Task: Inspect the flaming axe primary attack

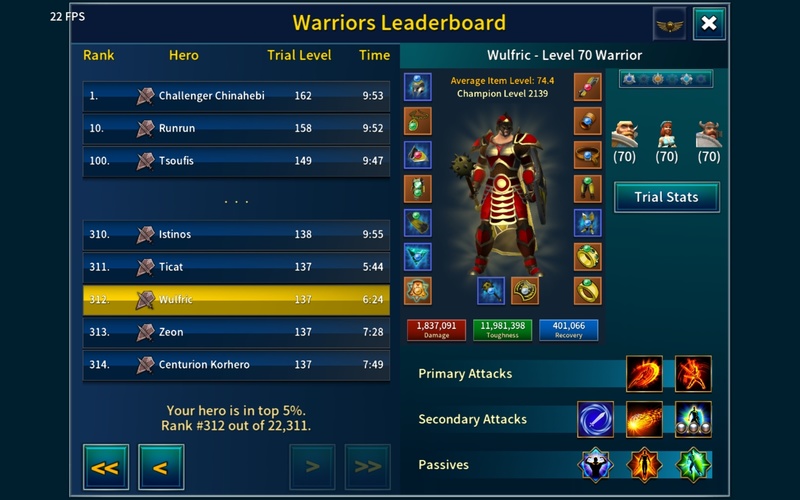Action: 644,374
